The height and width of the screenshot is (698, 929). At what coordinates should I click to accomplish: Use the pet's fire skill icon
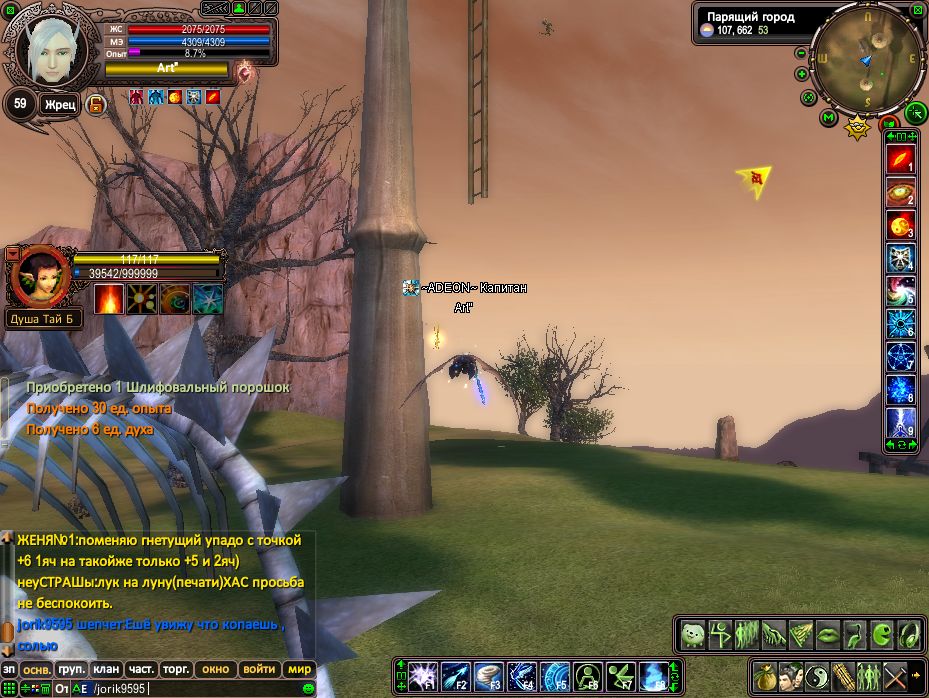tap(109, 299)
